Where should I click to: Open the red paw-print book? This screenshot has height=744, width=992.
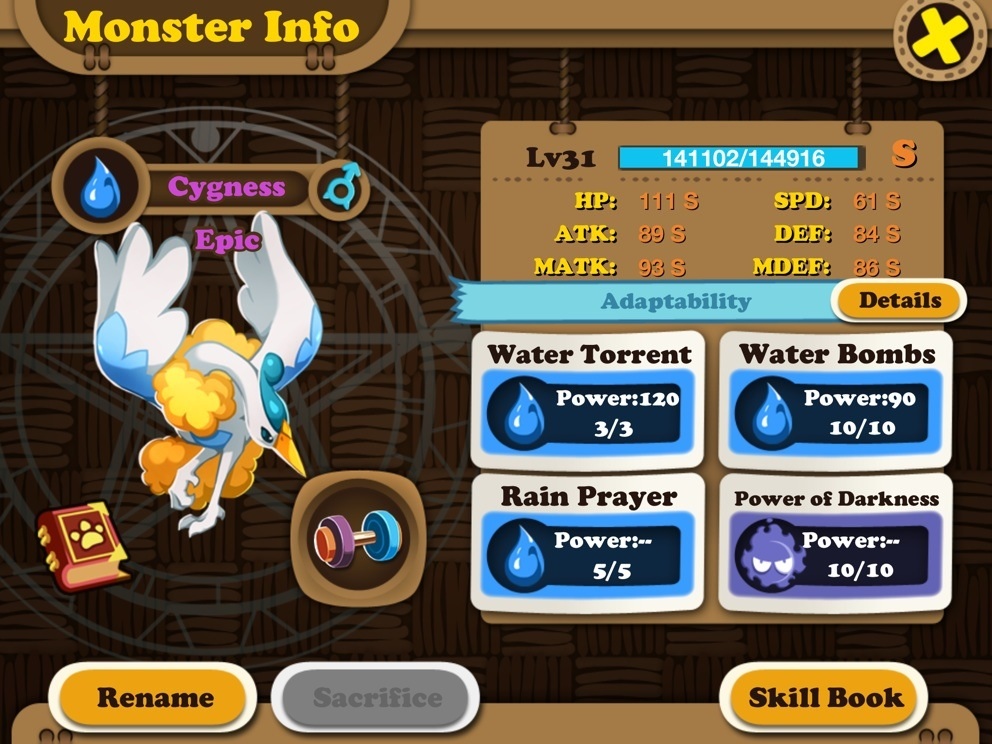[x=83, y=545]
